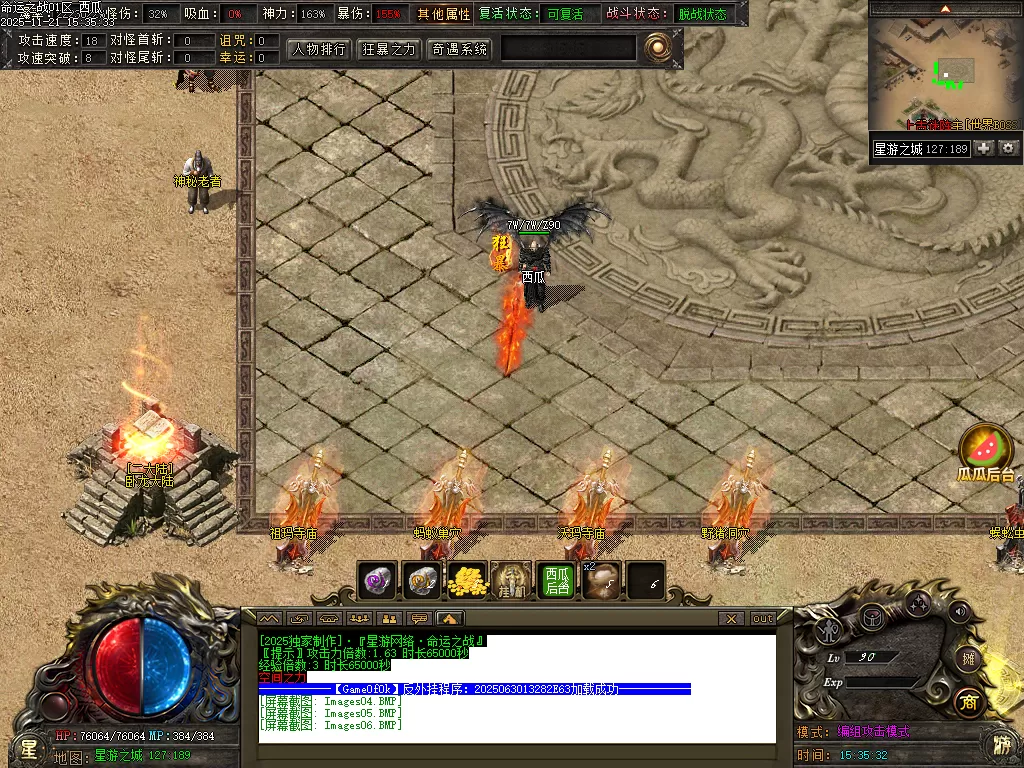The image size is (1024, 768).
Task: Open minimap gear settings
Action: coord(1008,148)
